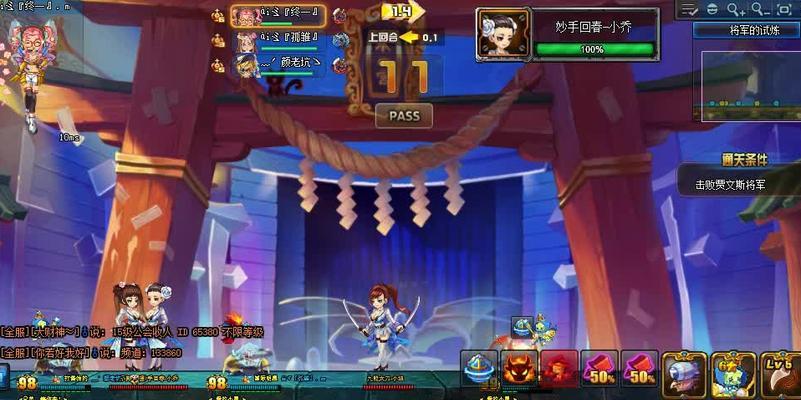Select teammate 终一 in party list
801x400 pixels.
click(277, 16)
